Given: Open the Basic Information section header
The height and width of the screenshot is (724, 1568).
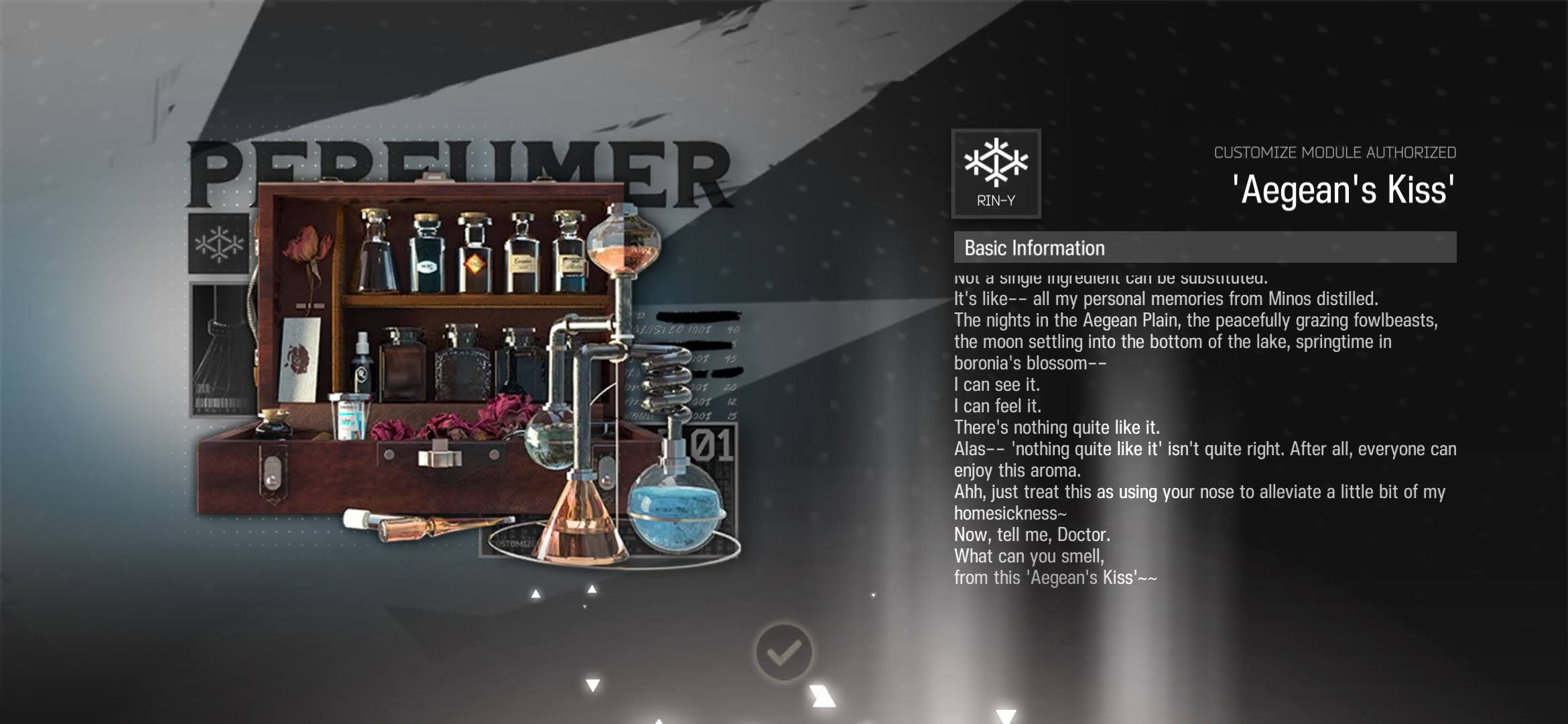Looking at the screenshot, I should 1204,247.
